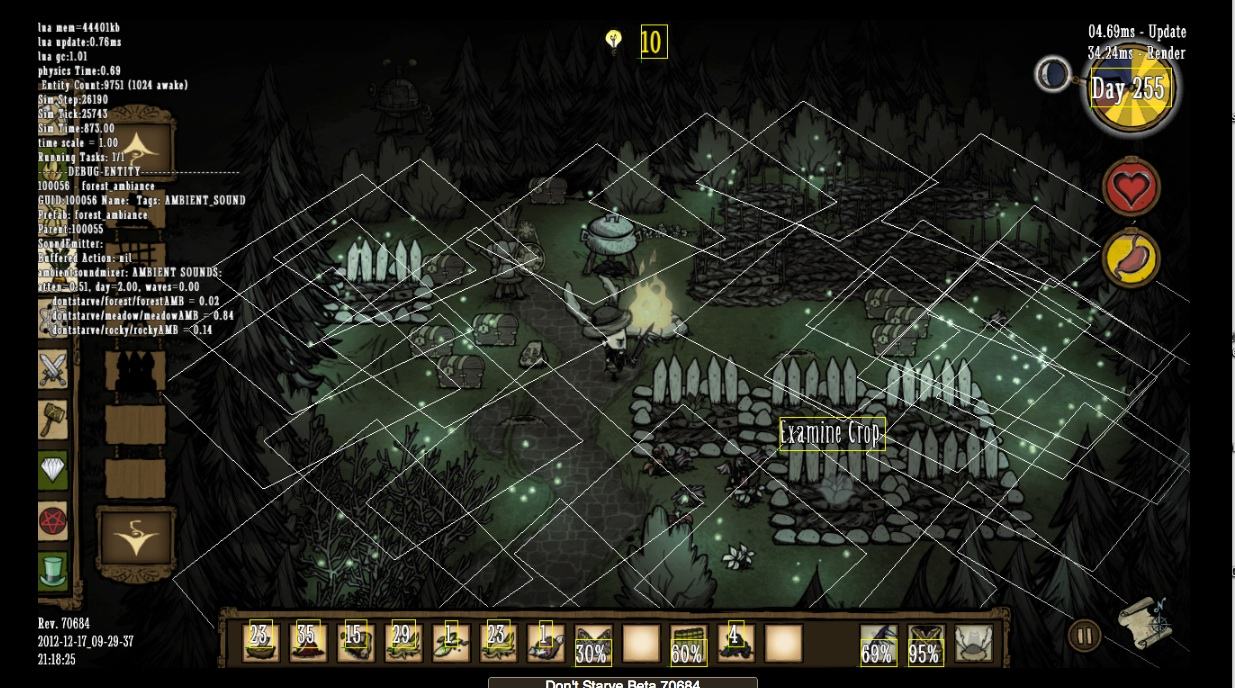Select the inventory item at 60% durability
1235x688 pixels.
coord(688,645)
